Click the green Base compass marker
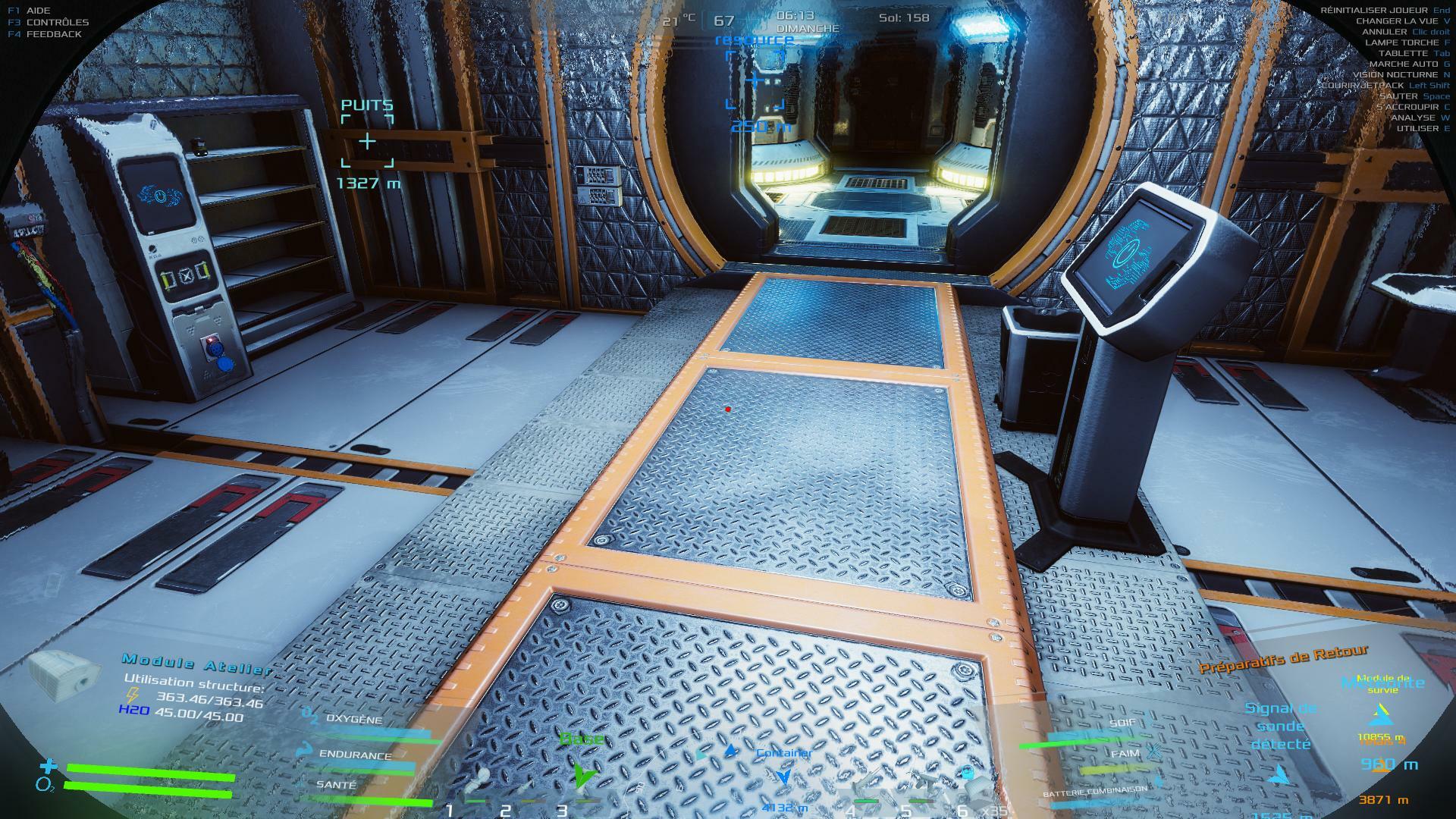This screenshot has width=1456, height=819. click(582, 773)
